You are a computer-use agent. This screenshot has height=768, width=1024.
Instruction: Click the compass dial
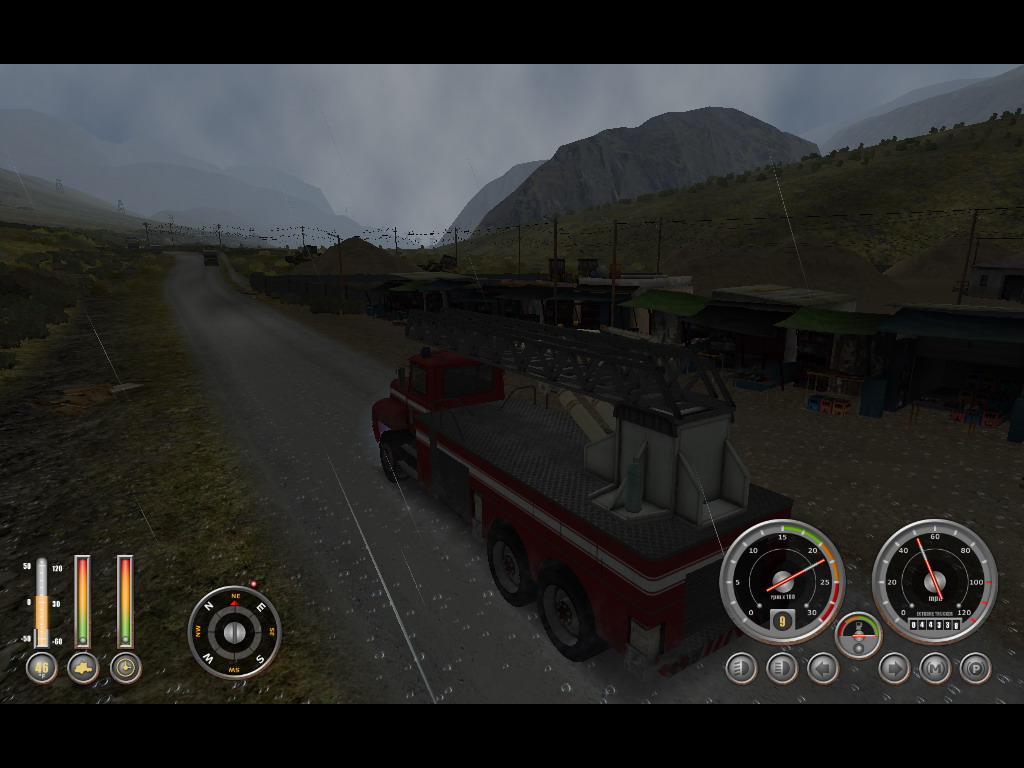pos(234,632)
